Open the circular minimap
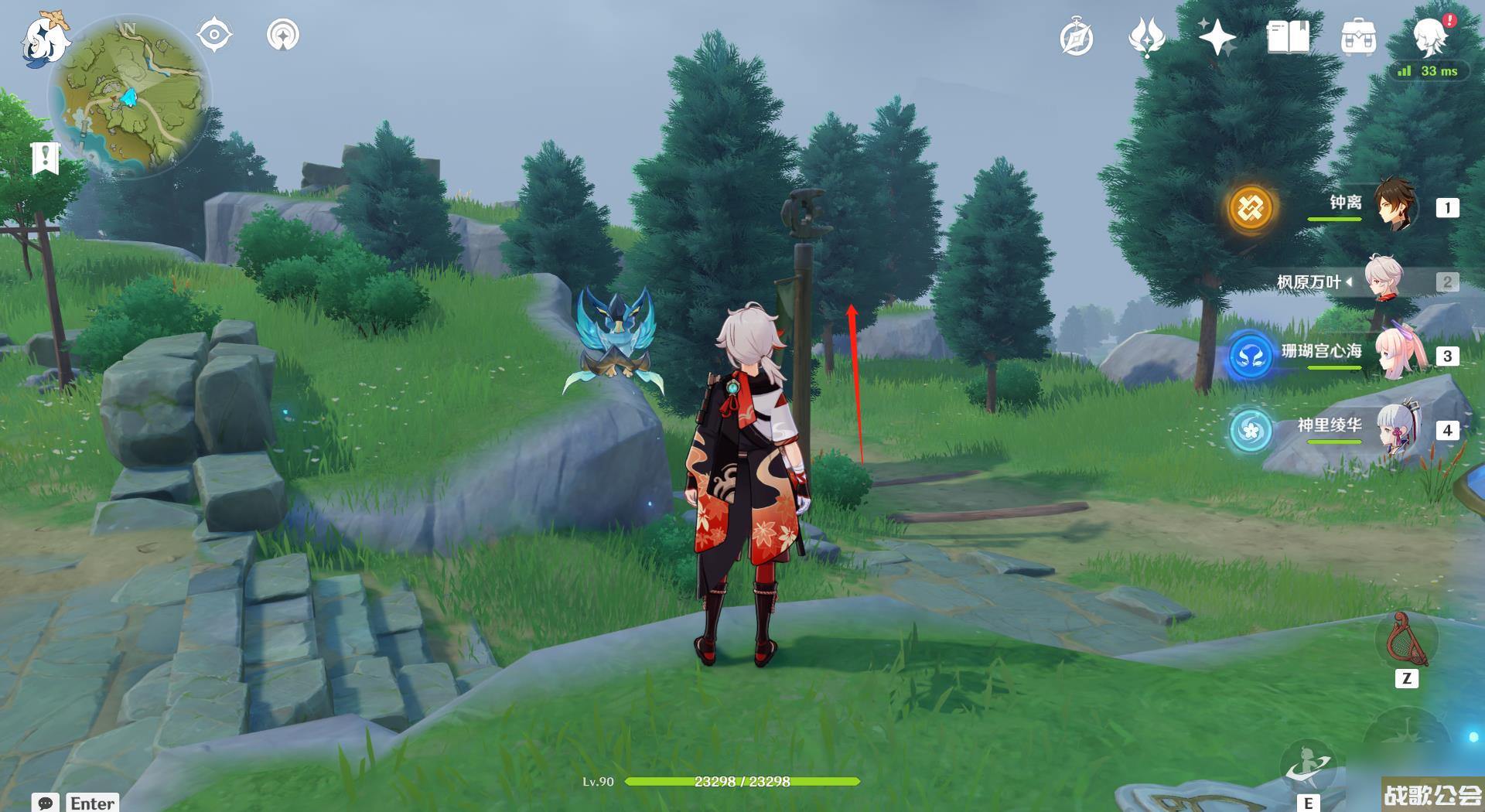The image size is (1485, 812). [x=129, y=98]
